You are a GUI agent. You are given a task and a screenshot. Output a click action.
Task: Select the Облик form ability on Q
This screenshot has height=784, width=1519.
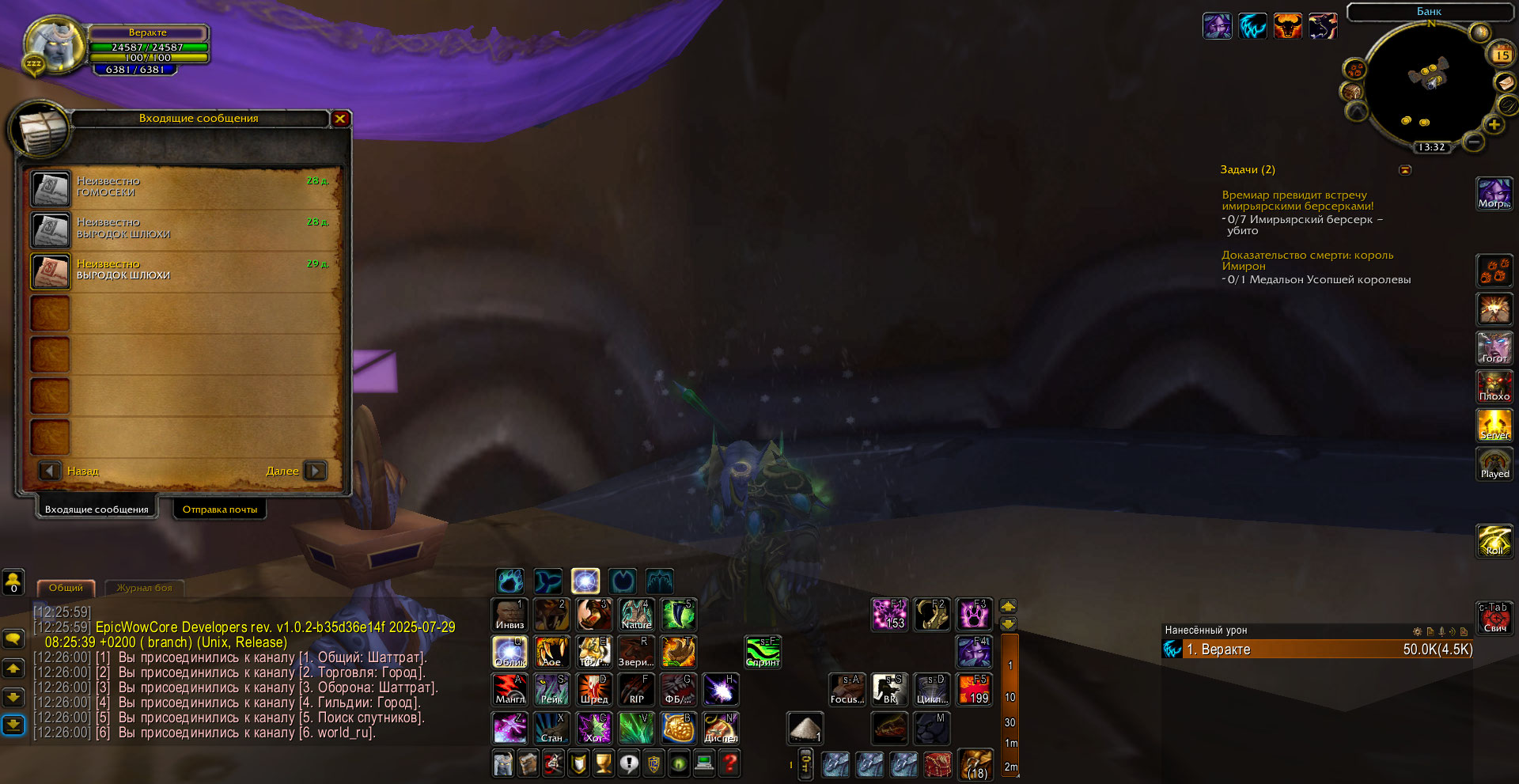[x=510, y=652]
